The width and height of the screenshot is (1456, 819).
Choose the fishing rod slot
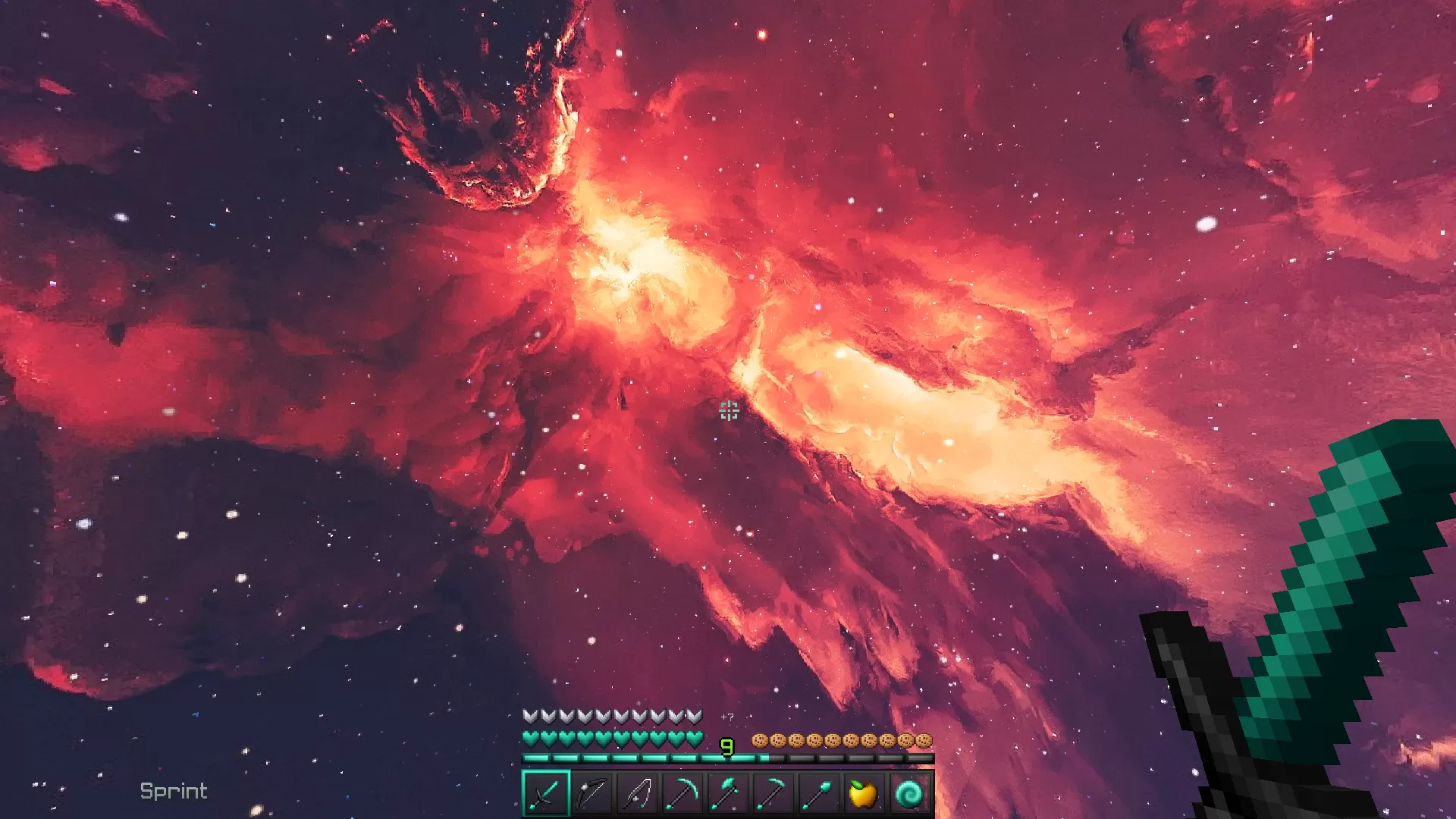click(x=637, y=793)
